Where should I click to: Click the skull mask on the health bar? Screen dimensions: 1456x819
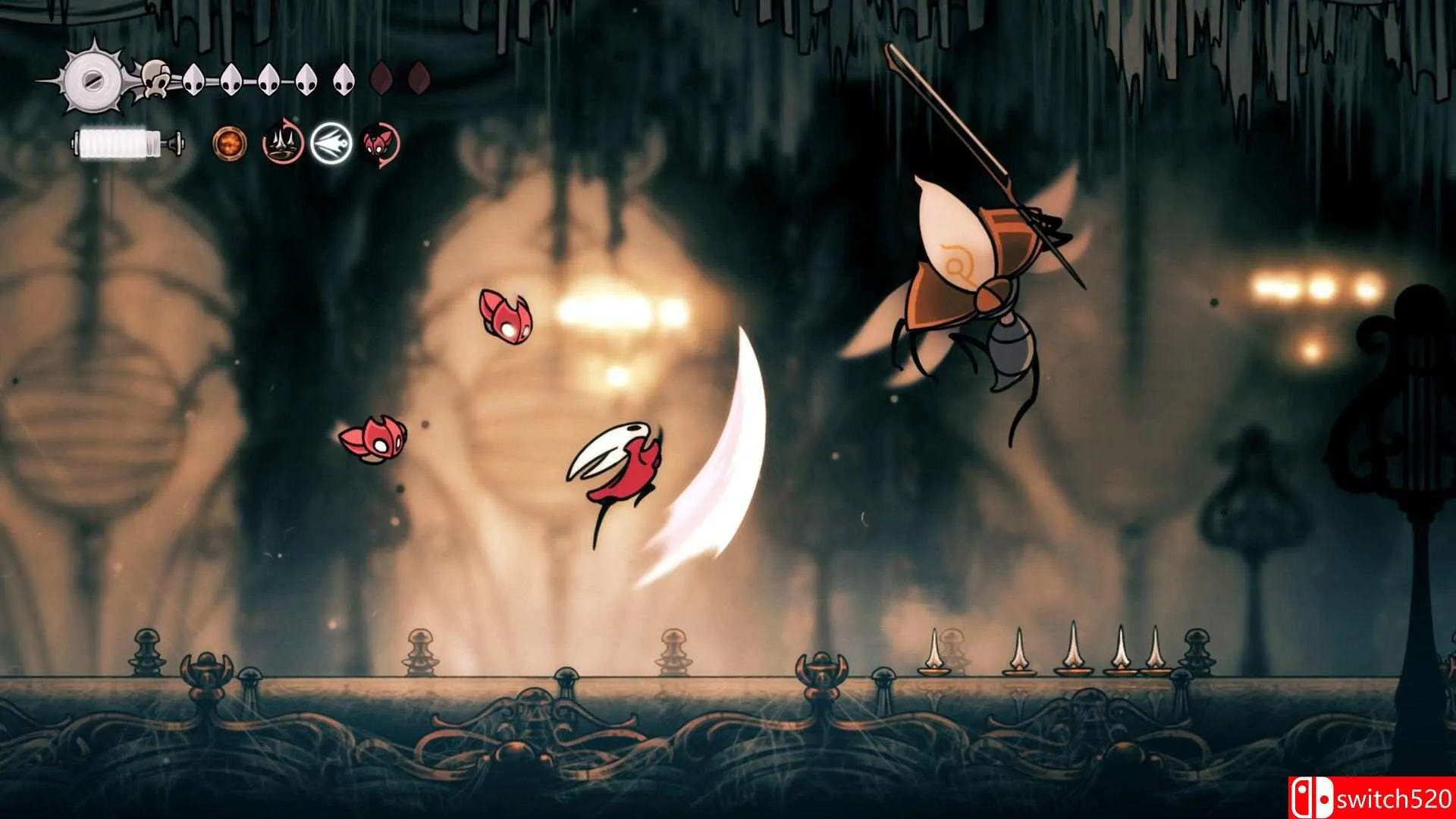pos(155,78)
